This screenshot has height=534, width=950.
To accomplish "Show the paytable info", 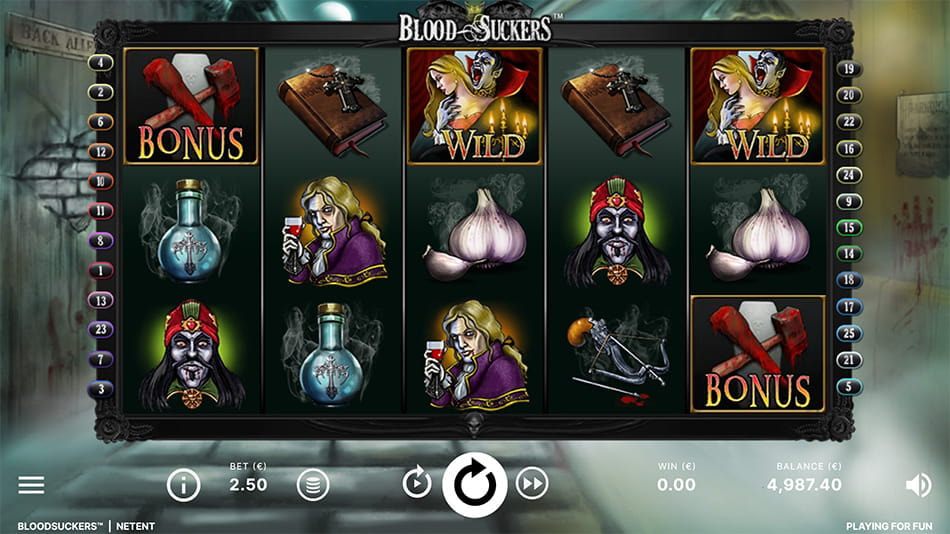I will click(x=183, y=485).
